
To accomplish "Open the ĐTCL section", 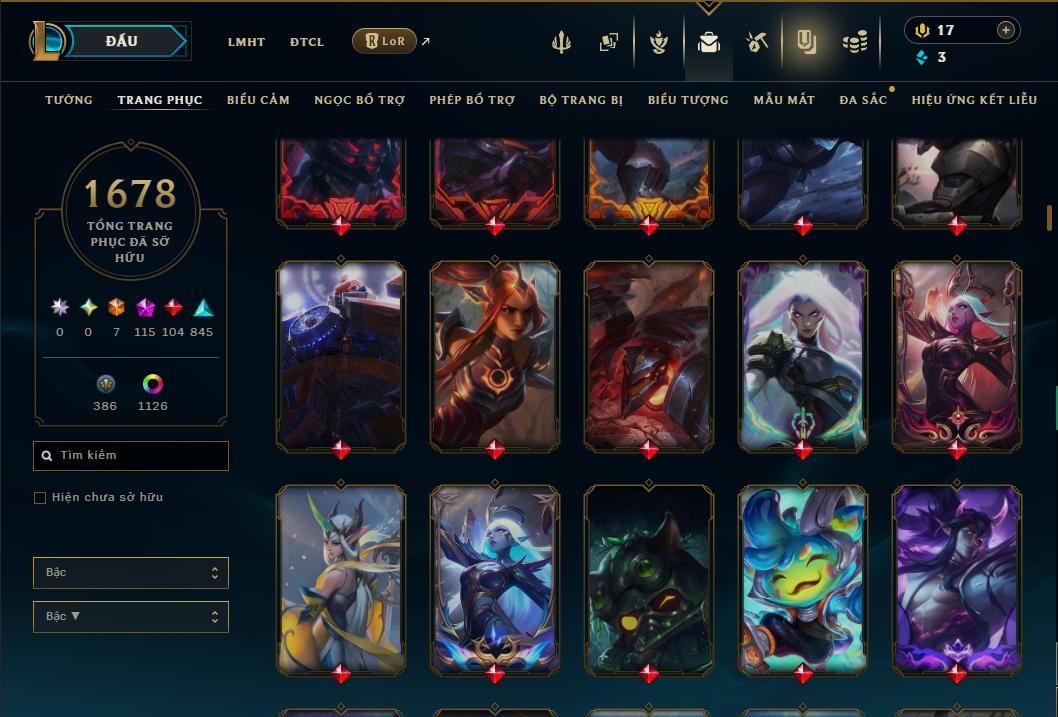I will pos(307,42).
